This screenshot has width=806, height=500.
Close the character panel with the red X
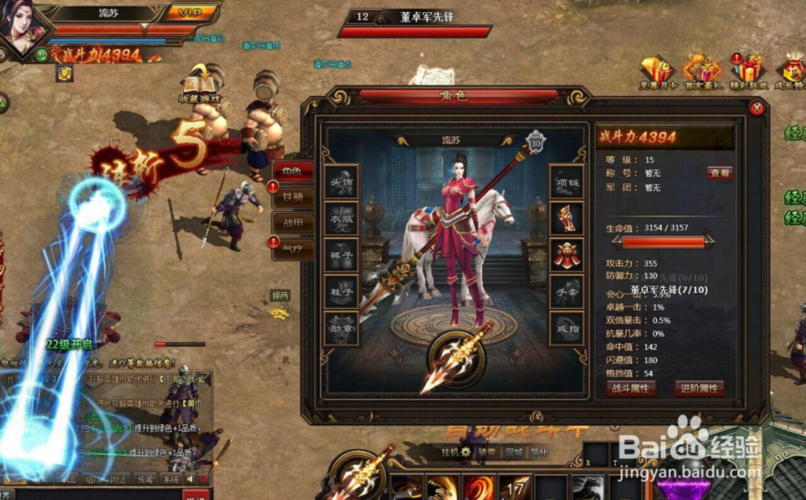[757, 108]
